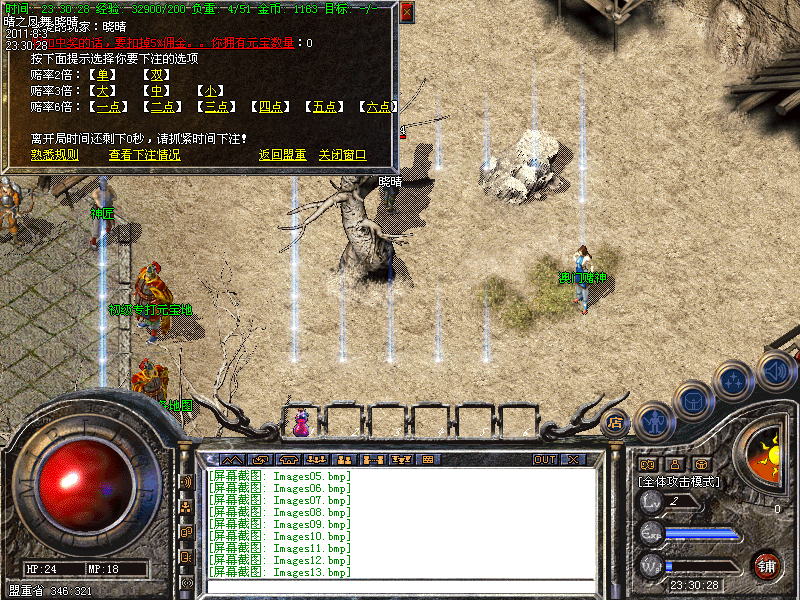
Task: Click the chat text input field
Action: point(400,586)
